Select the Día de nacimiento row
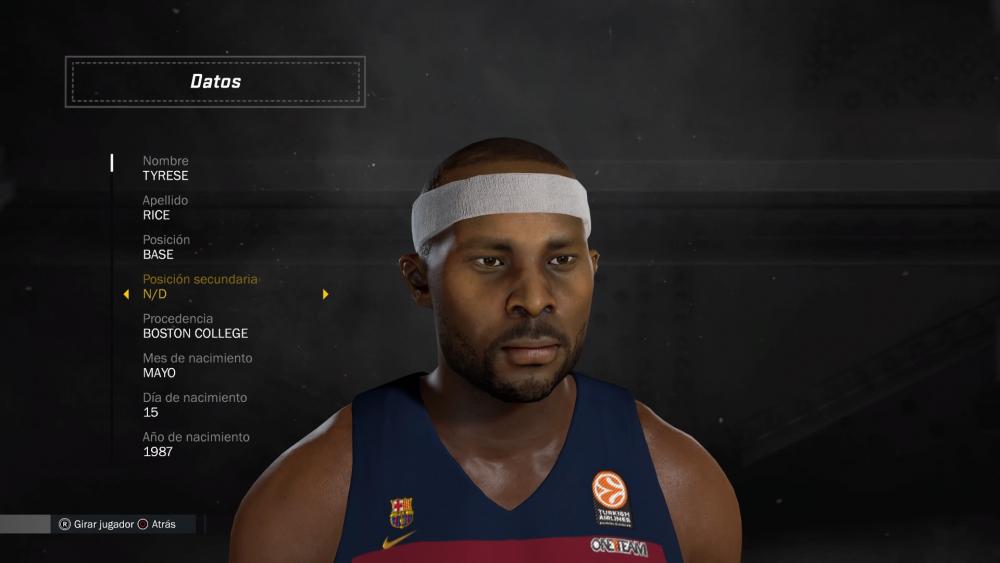Screen dimensions: 1000x563 coord(194,405)
